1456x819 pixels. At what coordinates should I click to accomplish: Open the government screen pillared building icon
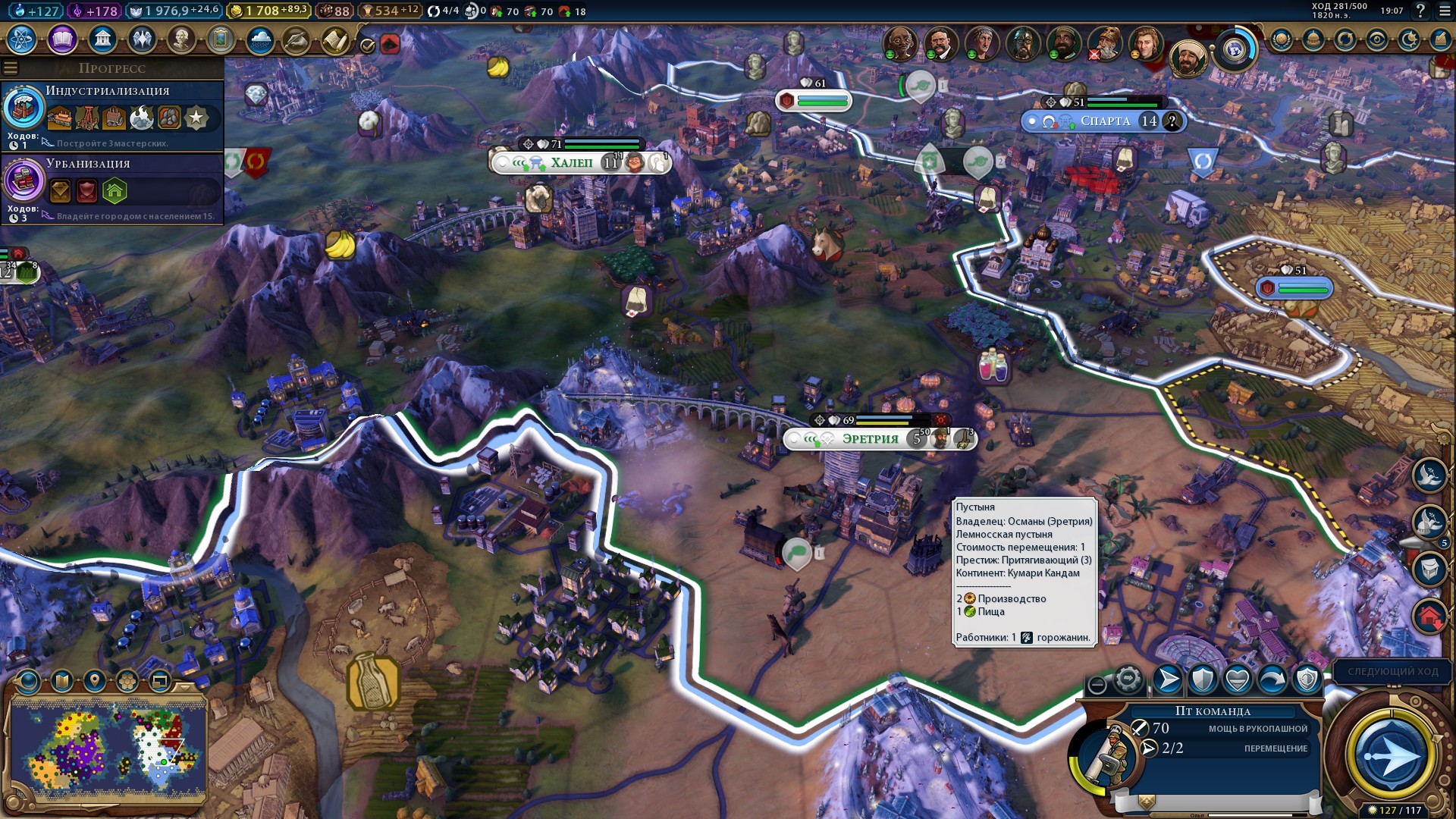102,39
